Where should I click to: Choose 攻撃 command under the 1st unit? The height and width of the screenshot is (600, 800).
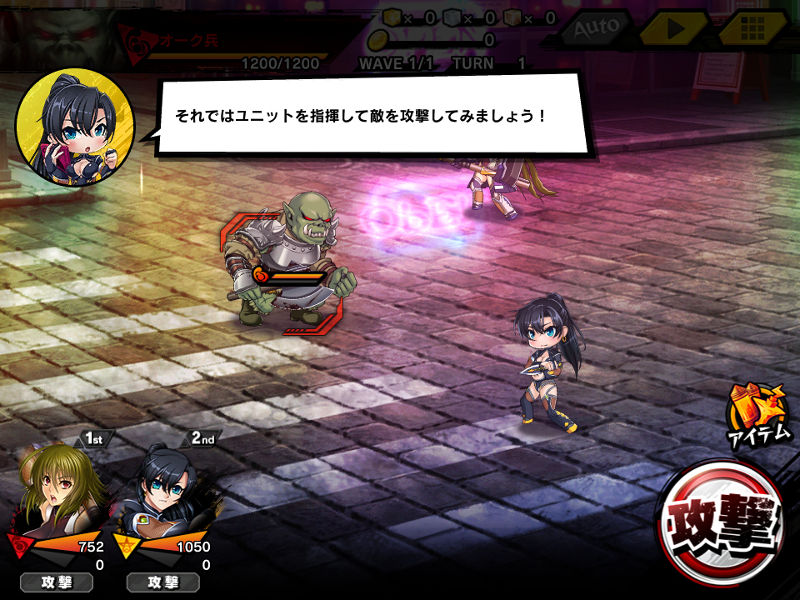pos(54,582)
